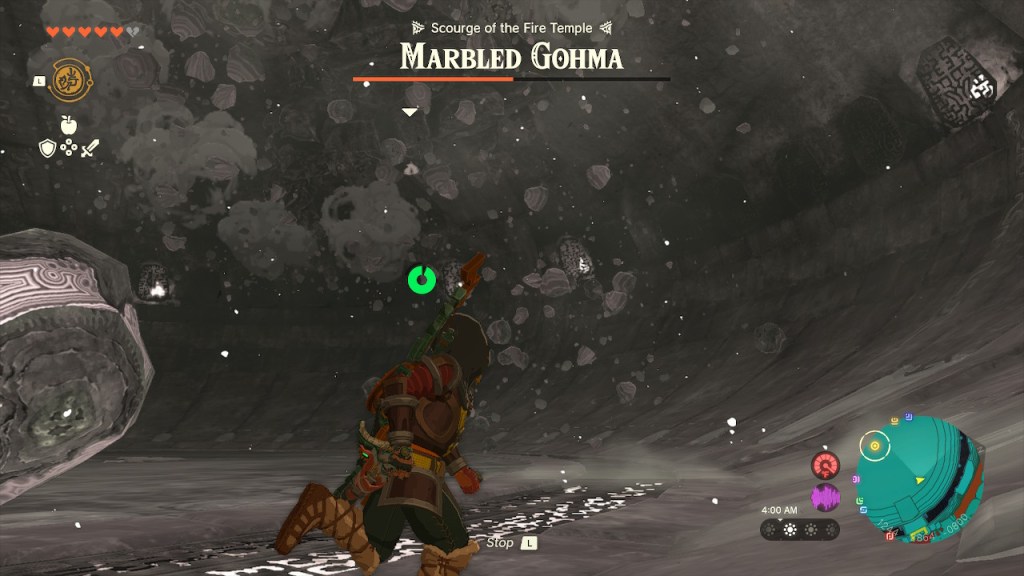Check the red temperature gauge icon
Image resolution: width=1024 pixels, height=576 pixels.
click(826, 465)
